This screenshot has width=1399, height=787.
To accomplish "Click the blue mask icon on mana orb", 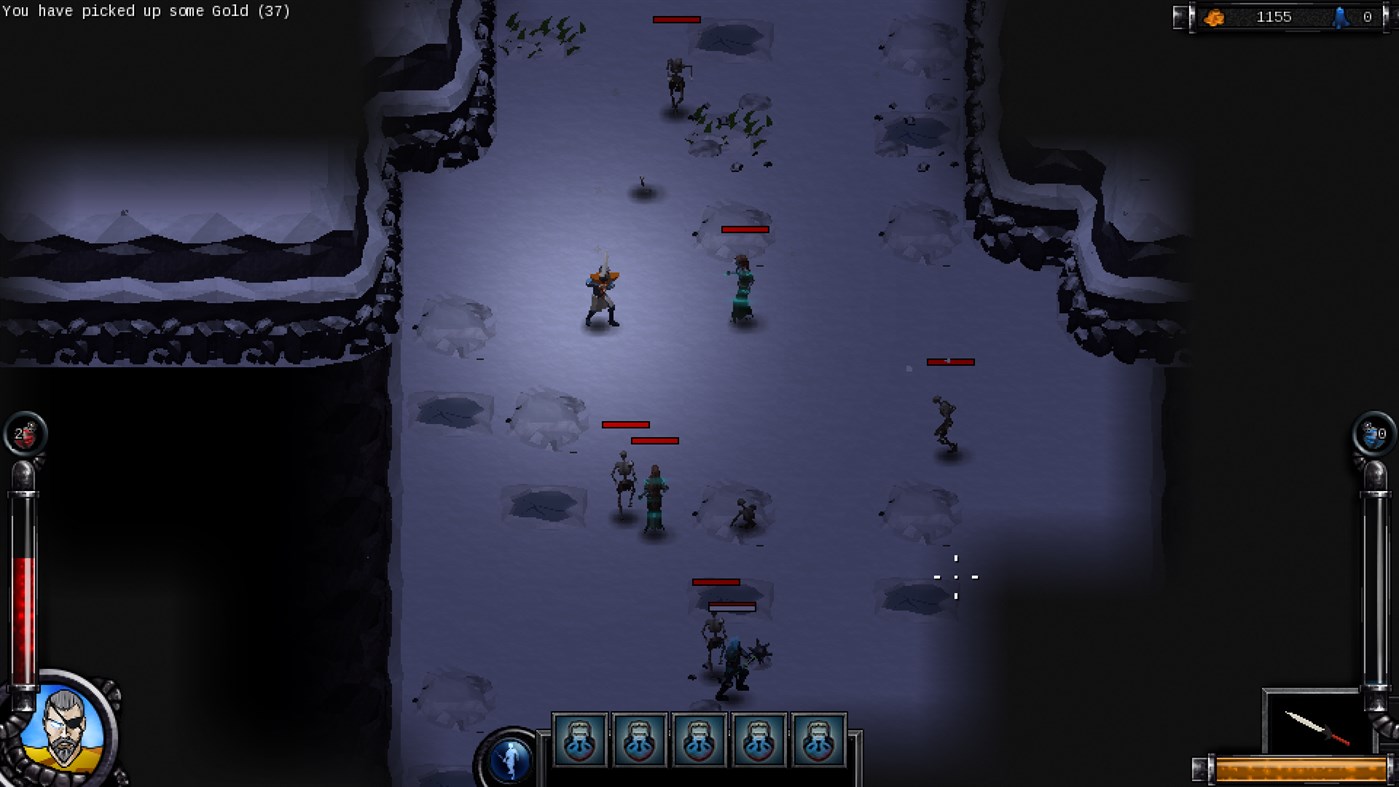I will 1370,433.
